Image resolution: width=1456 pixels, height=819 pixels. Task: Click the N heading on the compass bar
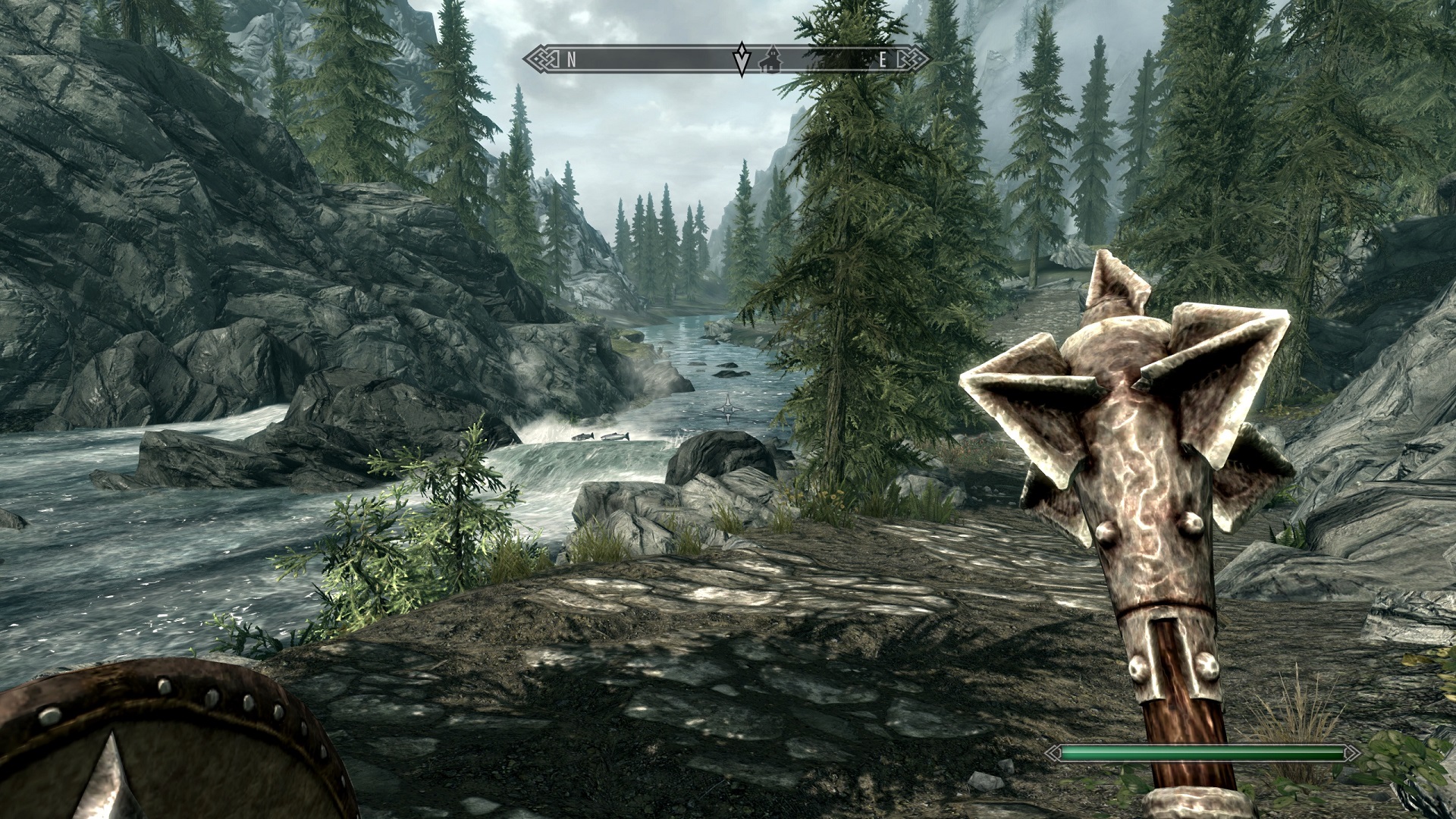(572, 61)
